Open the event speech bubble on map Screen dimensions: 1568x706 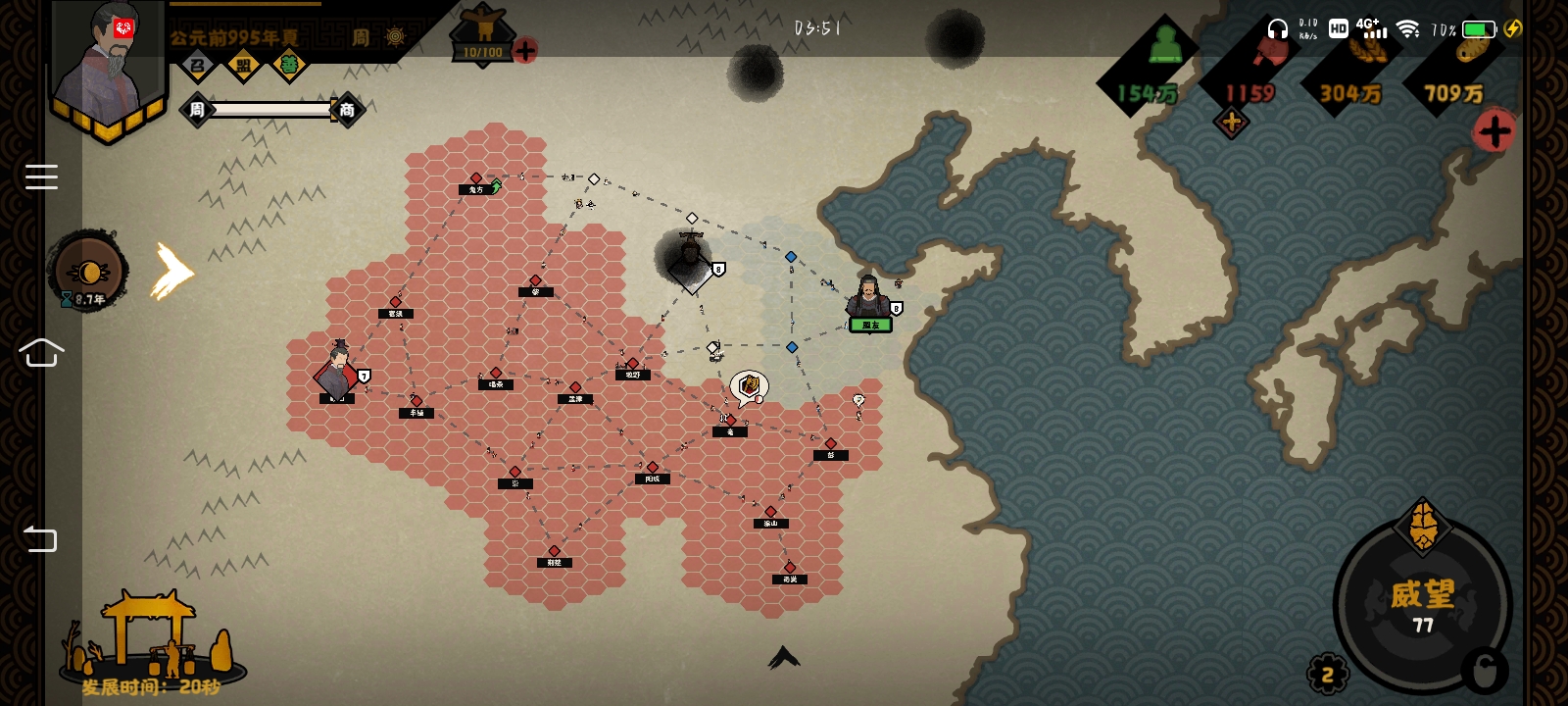tap(750, 387)
